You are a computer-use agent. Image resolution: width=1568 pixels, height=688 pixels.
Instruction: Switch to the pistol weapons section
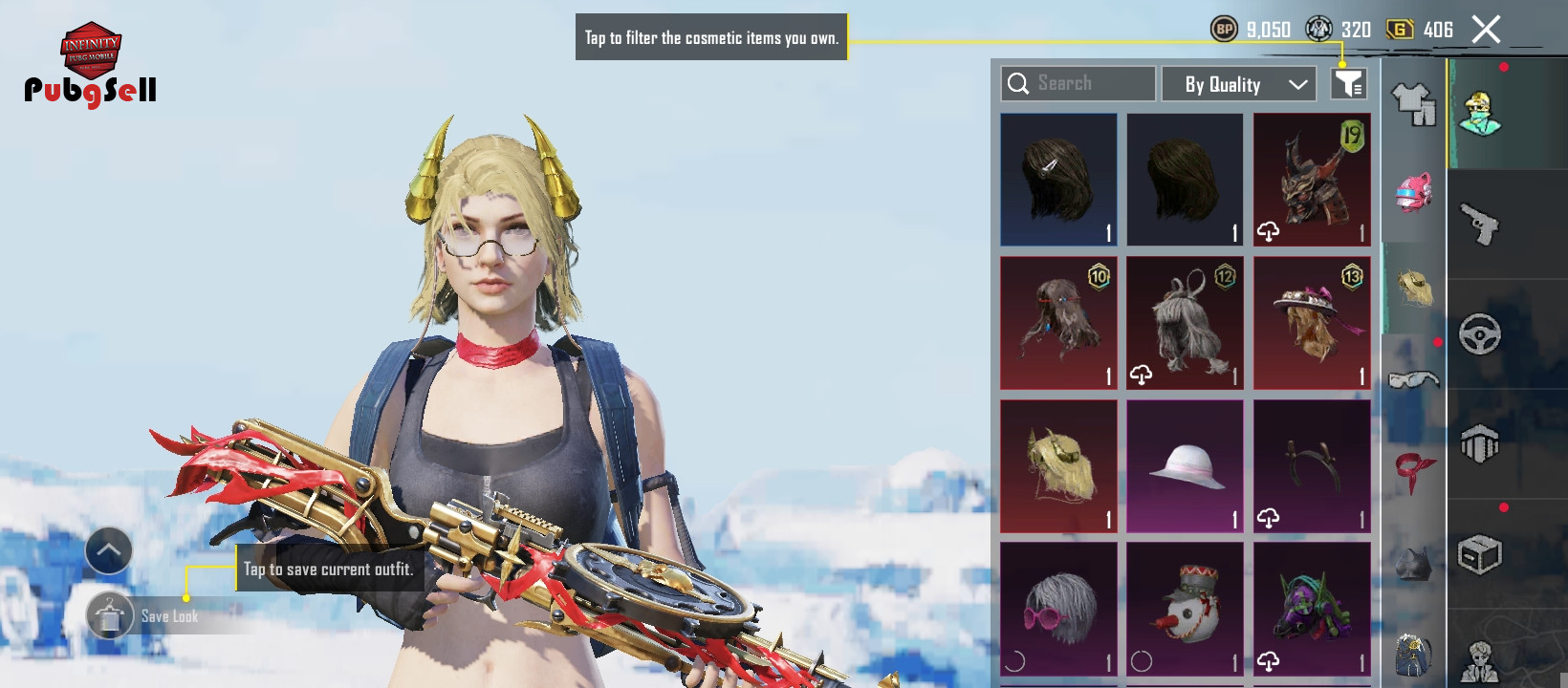point(1479,225)
